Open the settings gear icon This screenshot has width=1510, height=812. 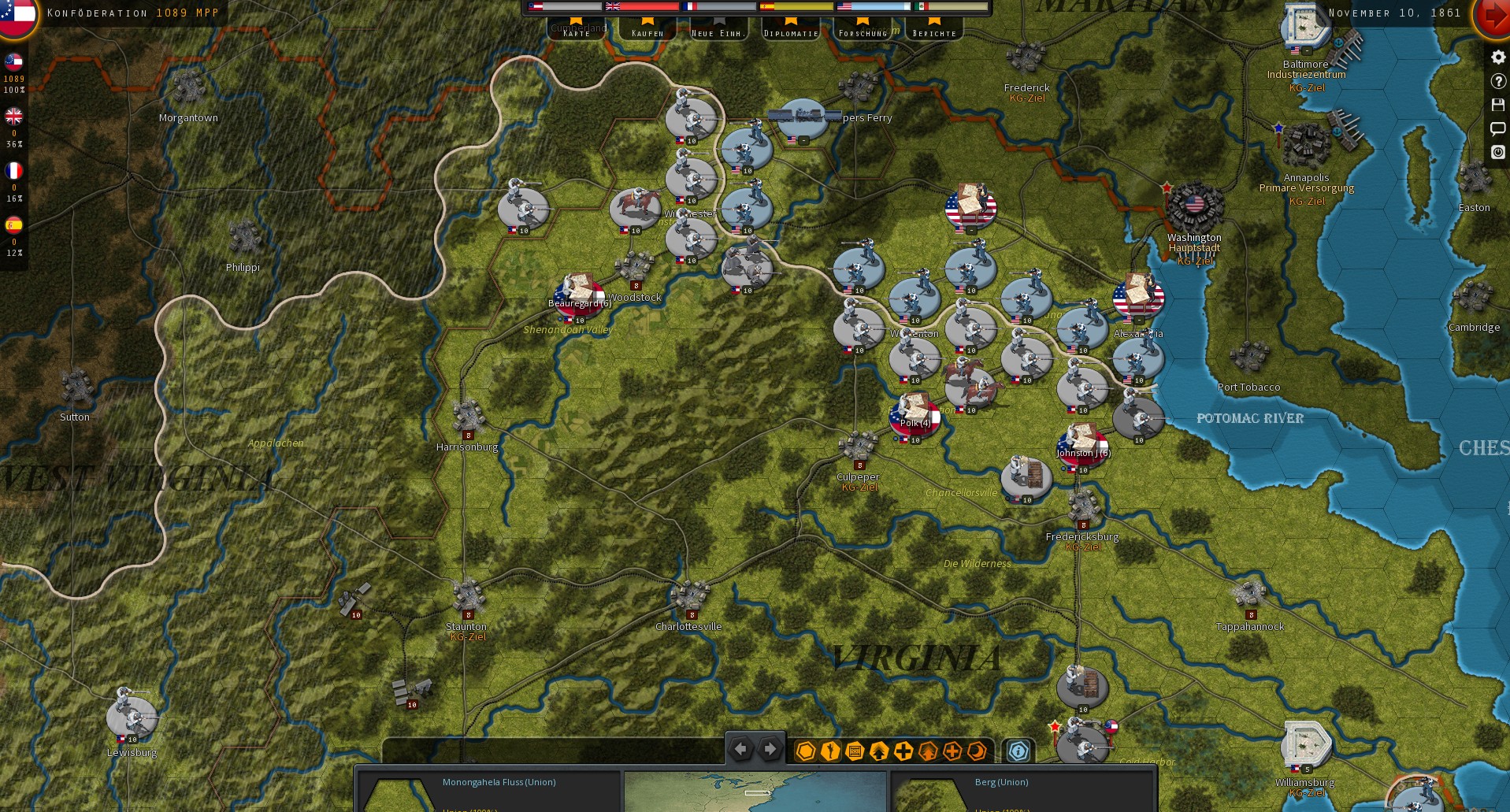click(1497, 57)
